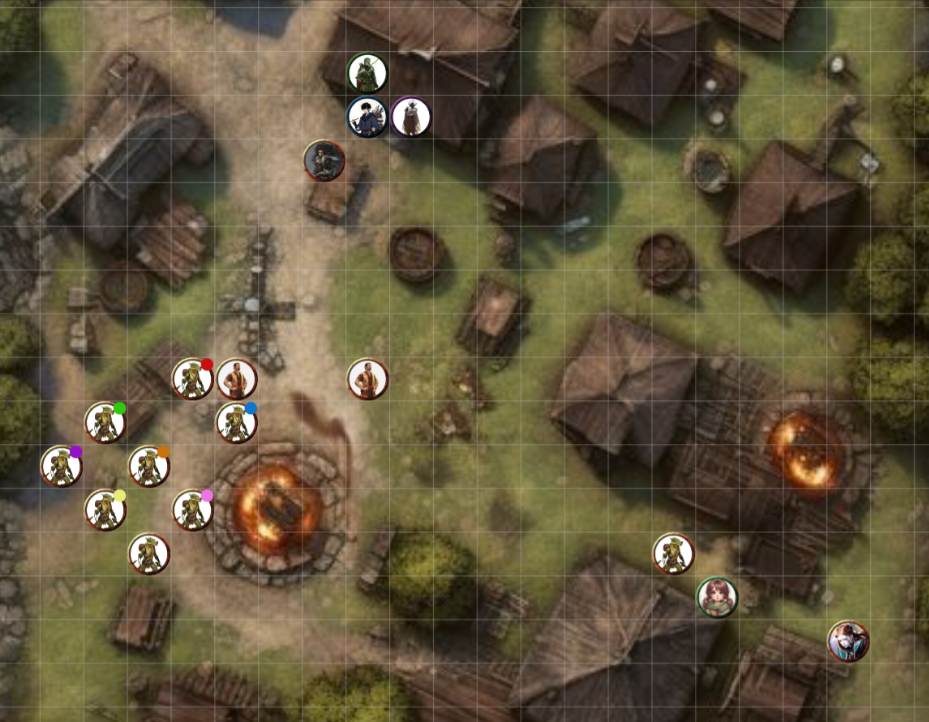
Task: Click the goblin token with blue marker
Action: (x=236, y=422)
